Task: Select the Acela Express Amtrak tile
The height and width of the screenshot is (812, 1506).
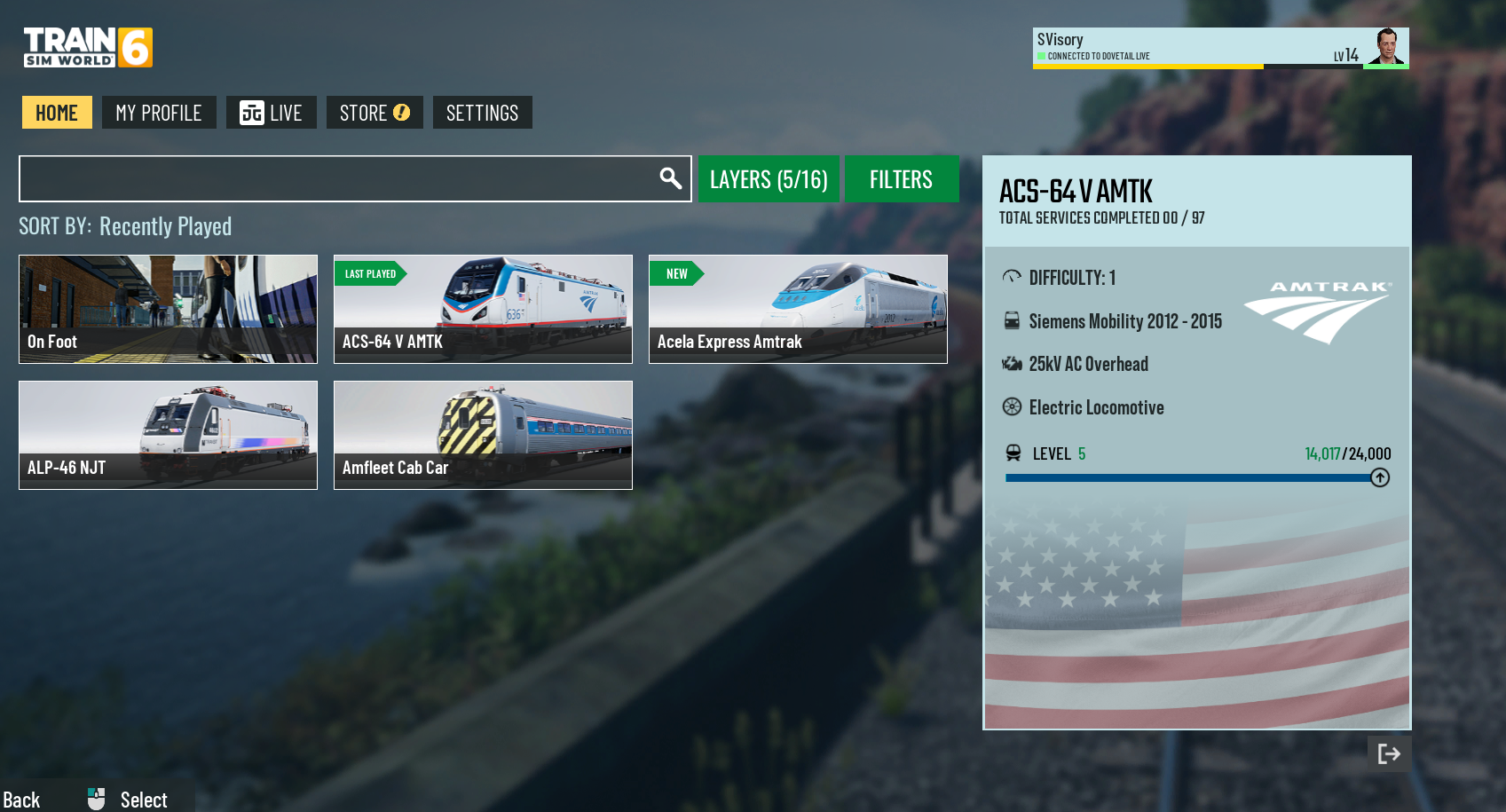Action: [798, 309]
